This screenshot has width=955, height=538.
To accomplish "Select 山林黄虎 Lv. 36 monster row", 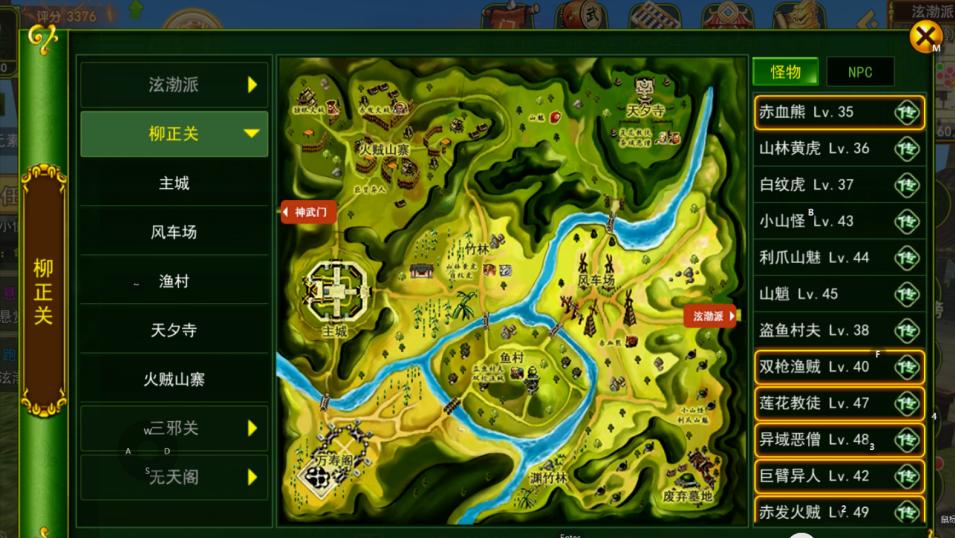I will pyautogui.click(x=838, y=148).
